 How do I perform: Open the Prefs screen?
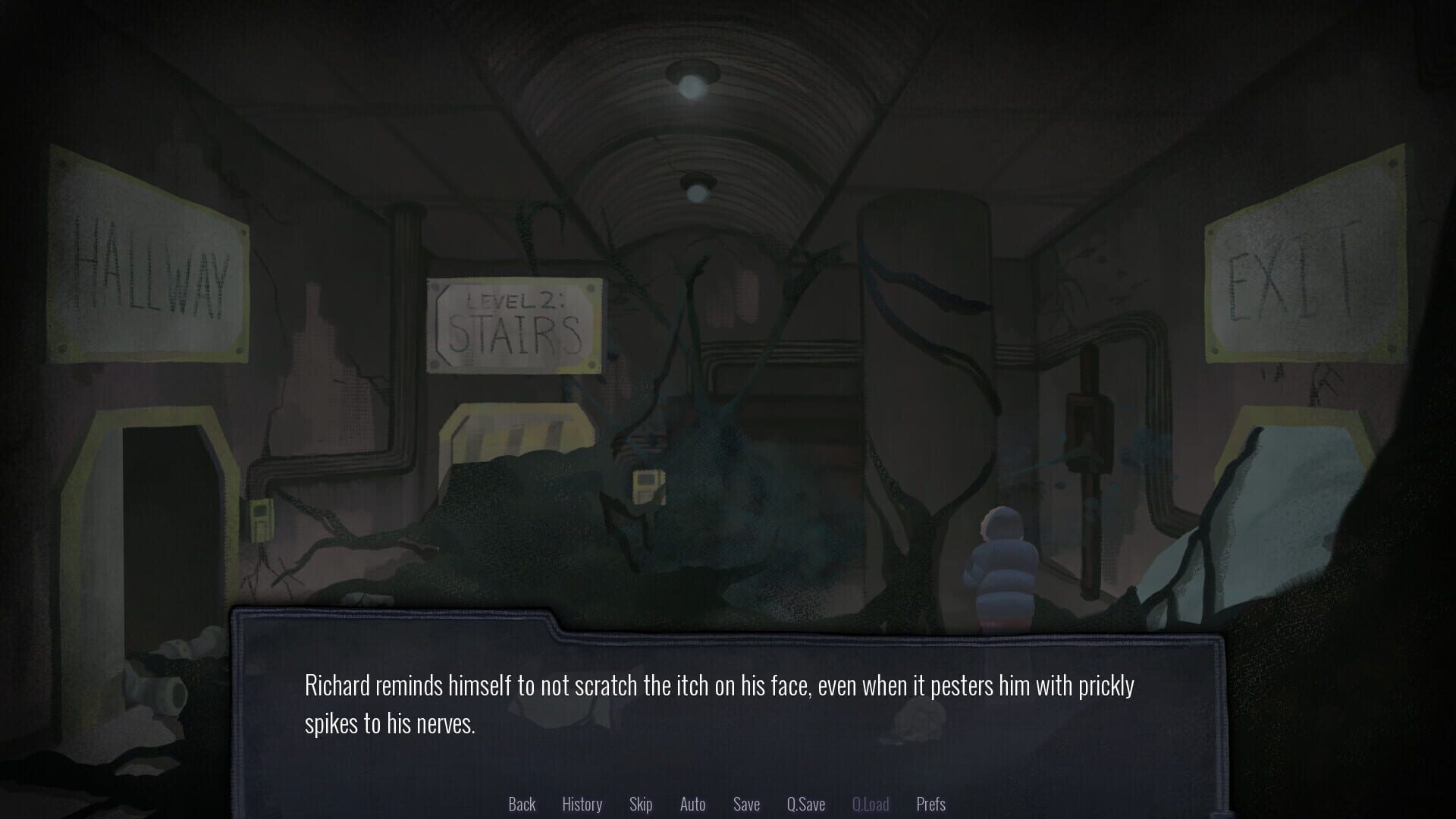[x=930, y=804]
